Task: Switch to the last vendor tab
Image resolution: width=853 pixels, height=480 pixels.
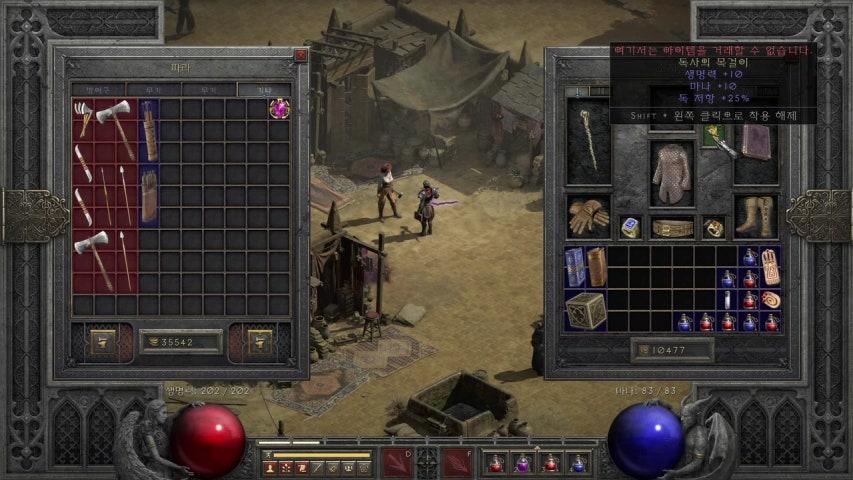Action: click(263, 90)
